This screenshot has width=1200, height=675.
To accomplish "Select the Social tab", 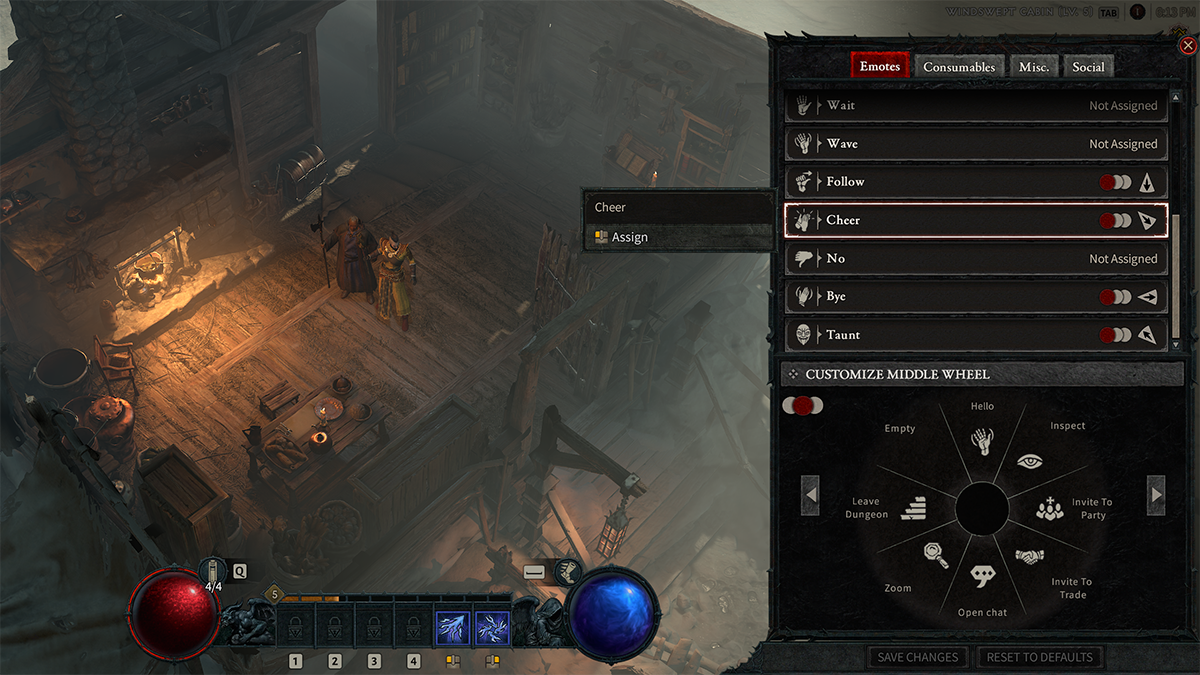I will [1088, 67].
